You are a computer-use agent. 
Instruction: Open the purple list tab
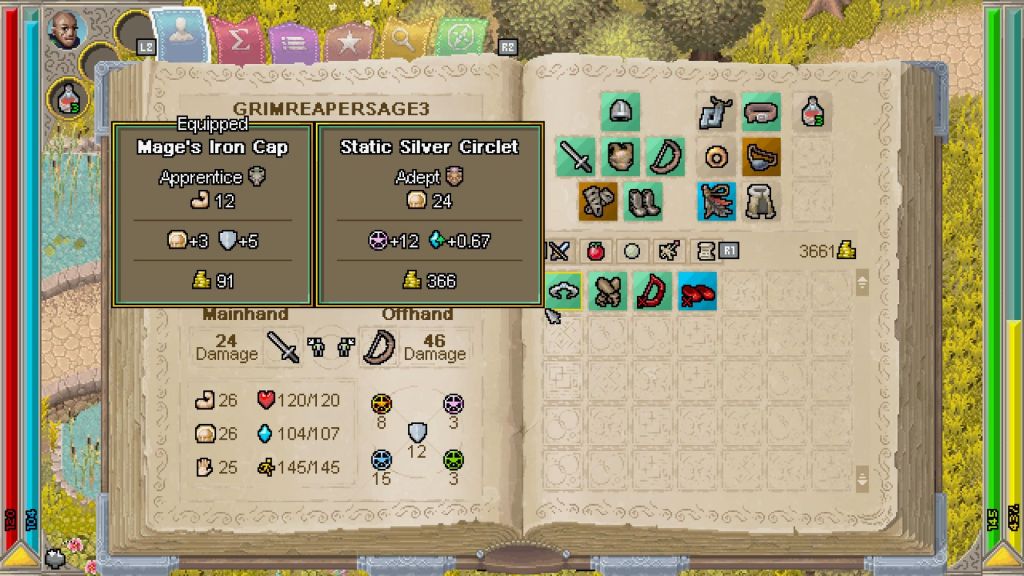click(293, 42)
